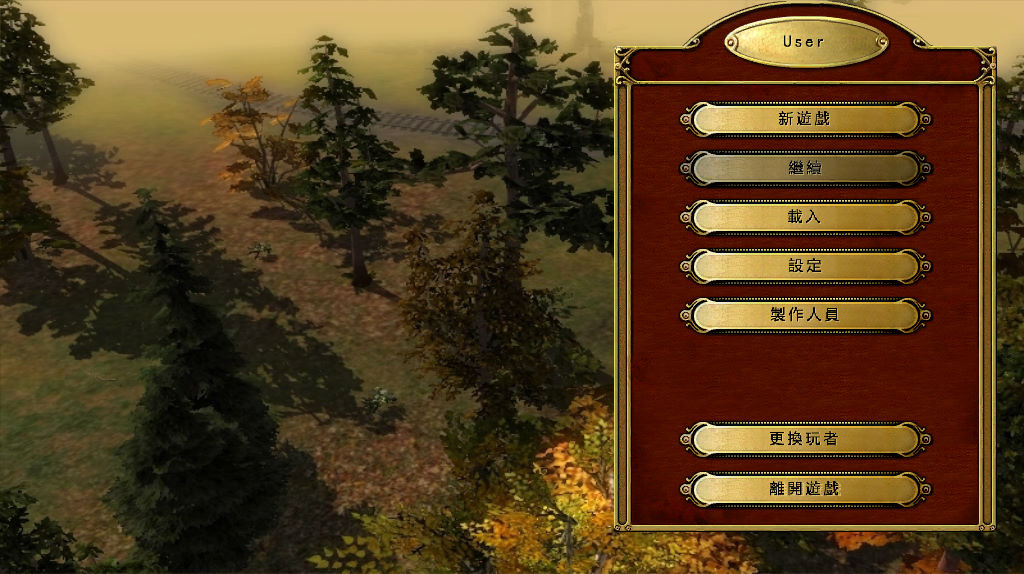Open the 設定 settings menu
This screenshot has height=574, width=1024.
point(805,266)
